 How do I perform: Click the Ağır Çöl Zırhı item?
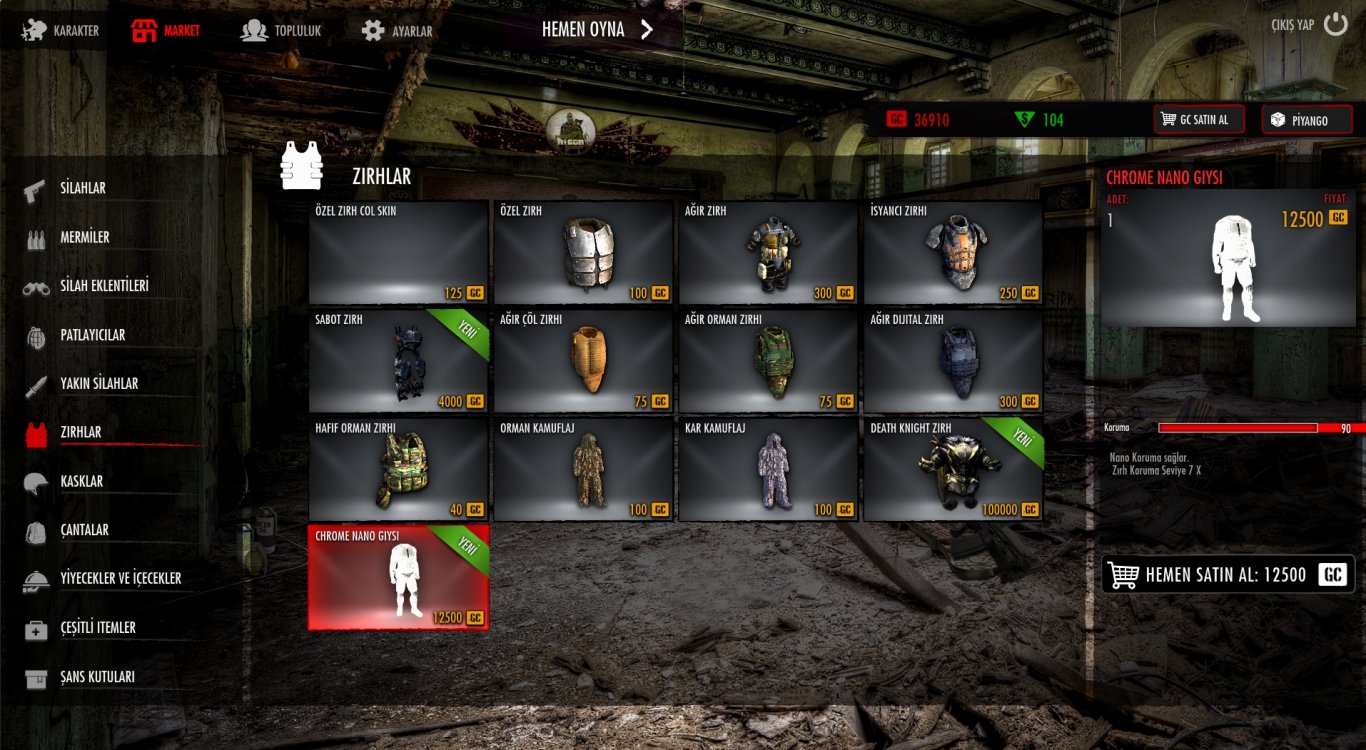(x=583, y=362)
